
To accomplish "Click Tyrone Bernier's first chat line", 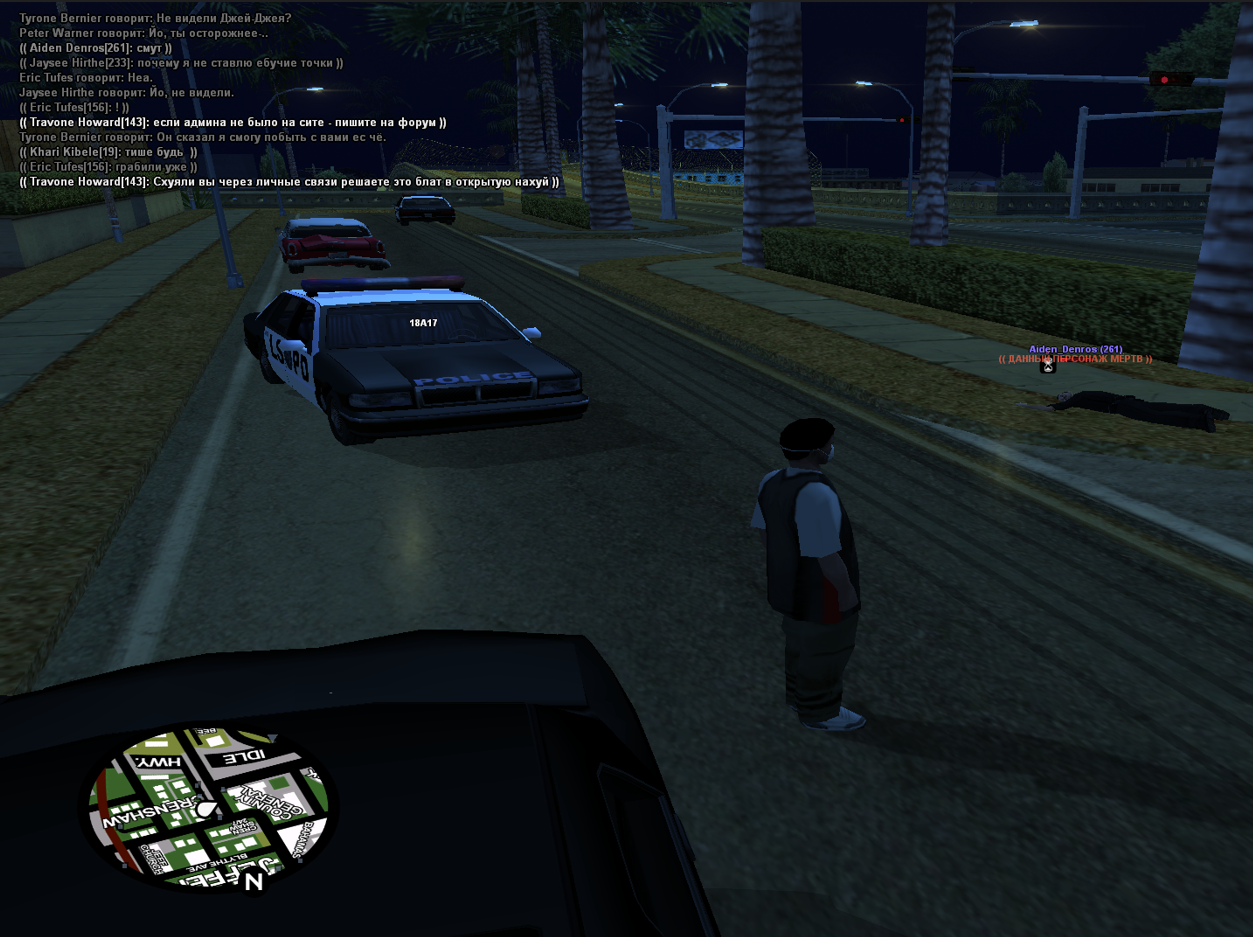I will pyautogui.click(x=155, y=18).
